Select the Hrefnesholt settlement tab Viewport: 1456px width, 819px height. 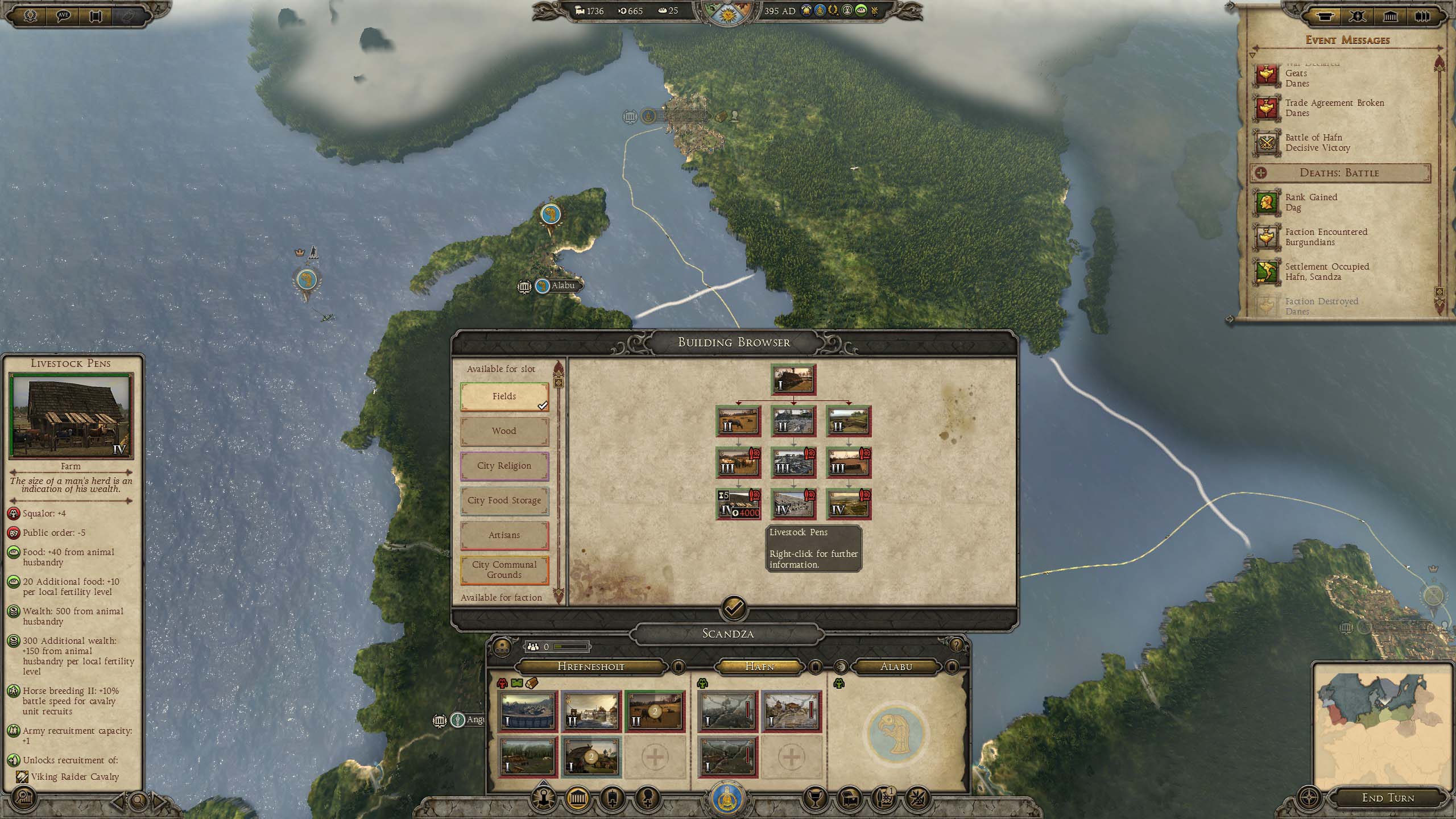[x=591, y=667]
